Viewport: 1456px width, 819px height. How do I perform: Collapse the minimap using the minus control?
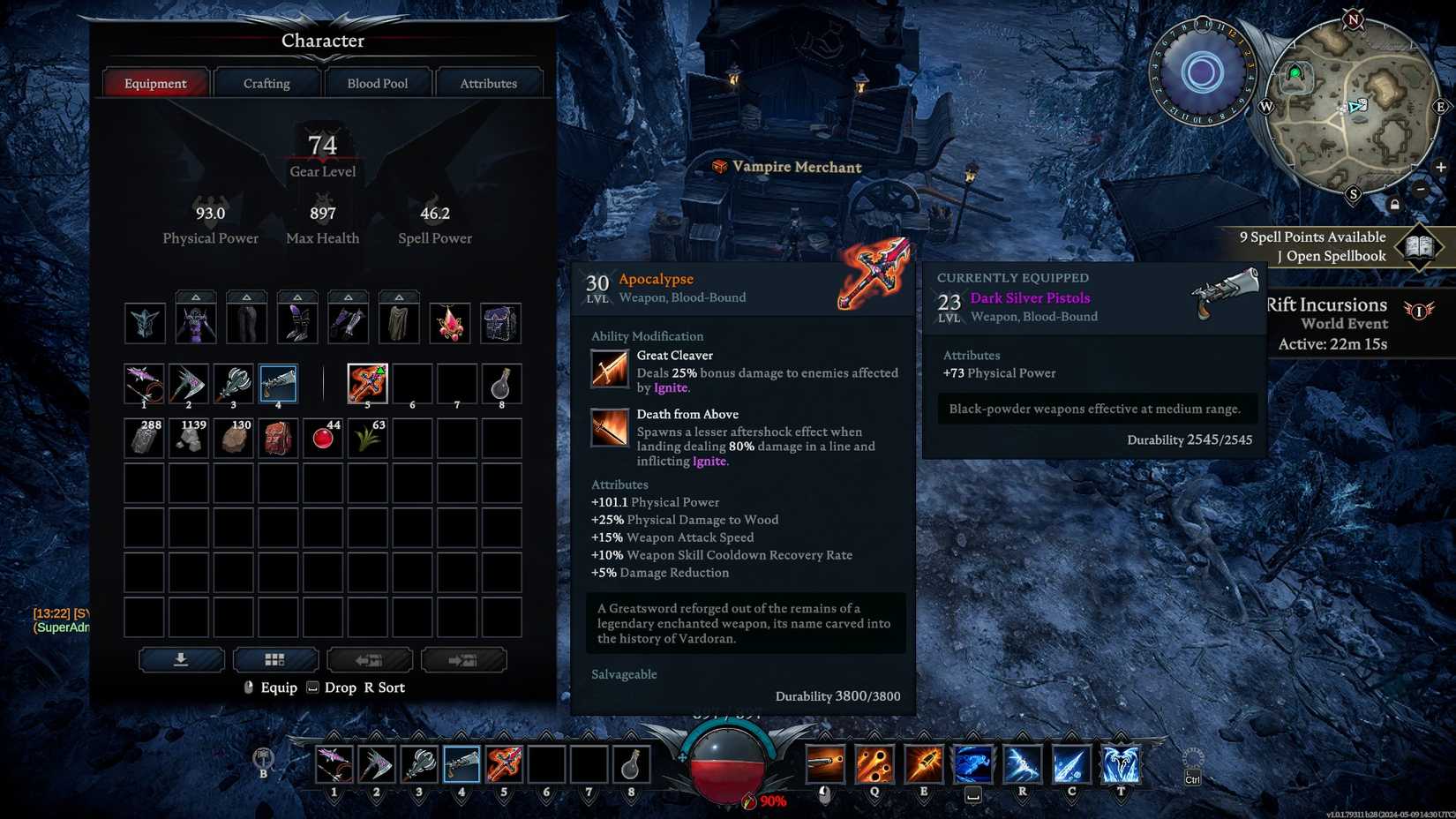(x=1421, y=188)
